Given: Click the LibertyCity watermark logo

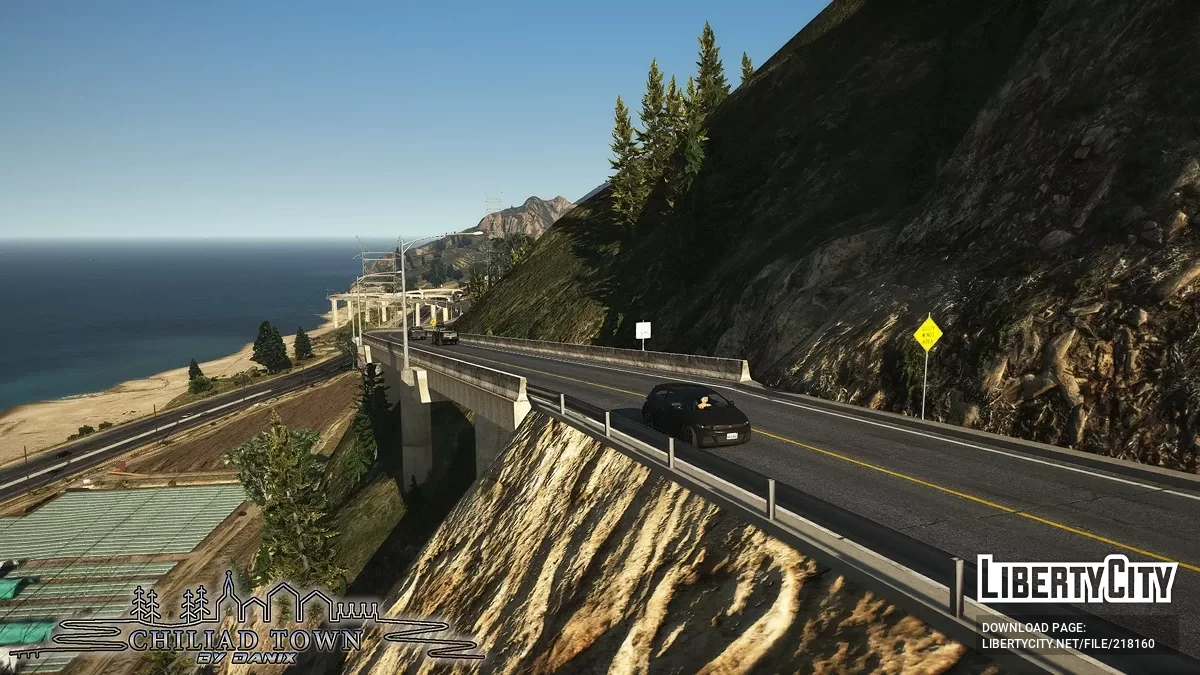Looking at the screenshot, I should point(1076,580).
